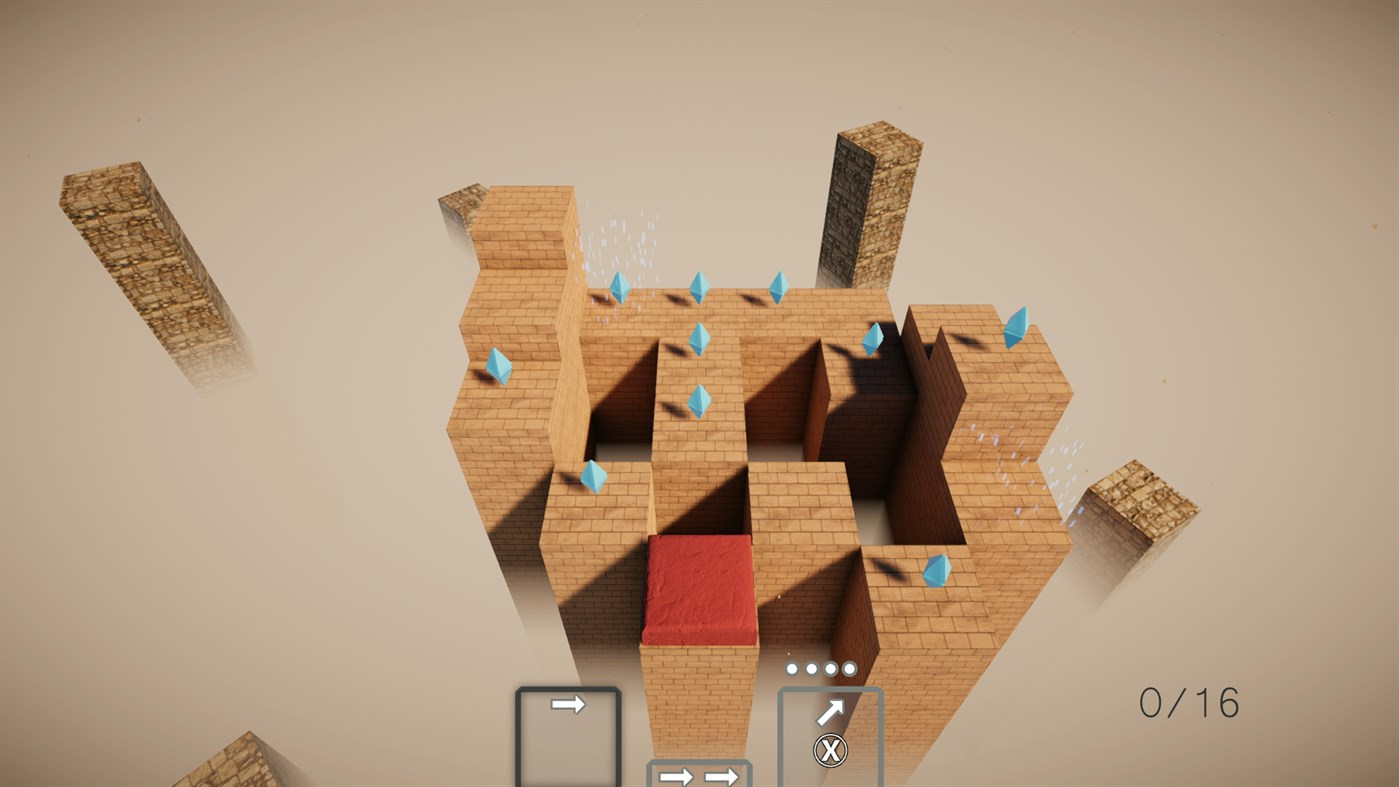This screenshot has width=1399, height=787.
Task: Click the rightmost crystal on the far ledge
Action: pyautogui.click(x=1018, y=330)
